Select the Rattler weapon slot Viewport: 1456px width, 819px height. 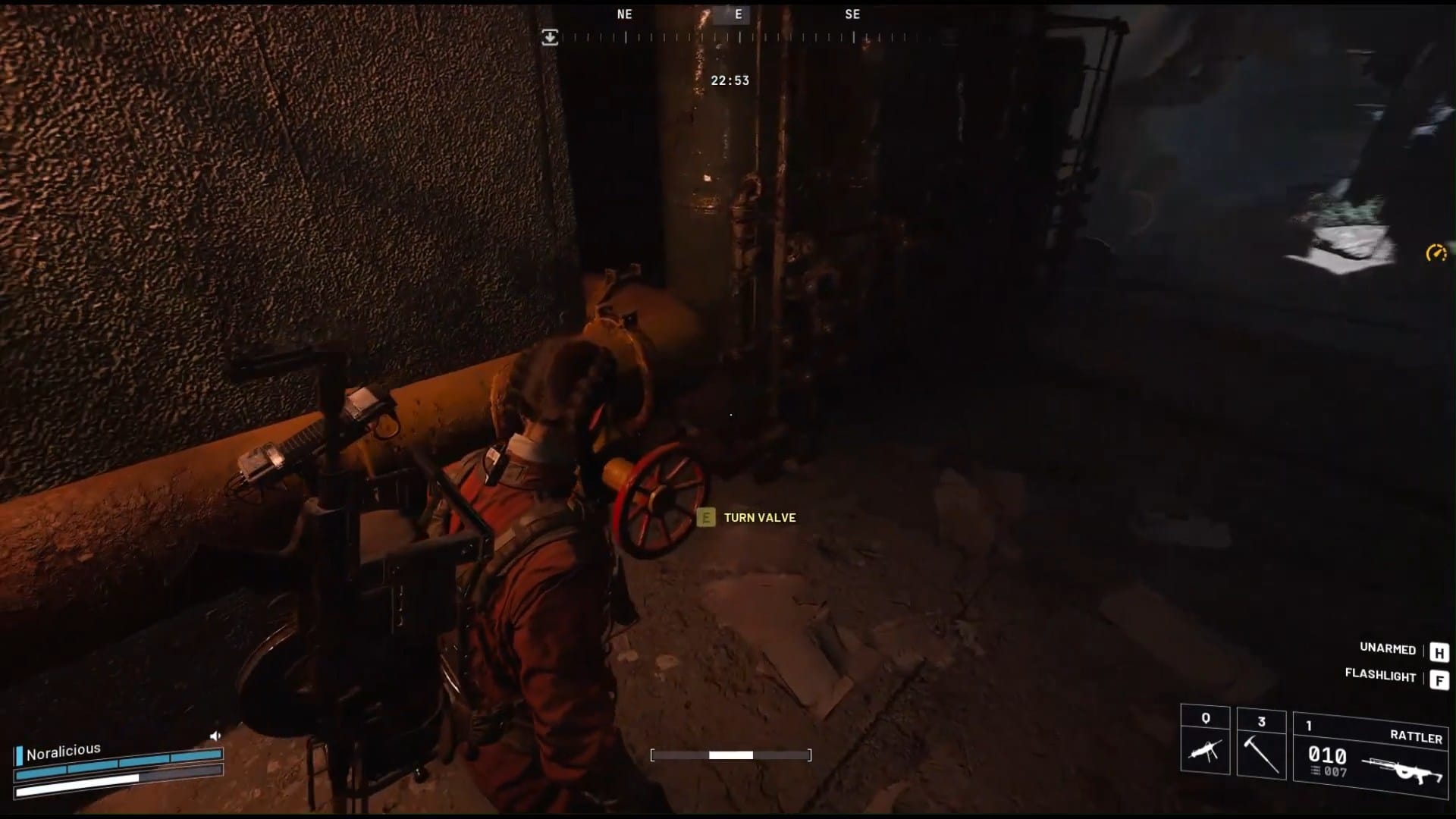(x=1370, y=755)
